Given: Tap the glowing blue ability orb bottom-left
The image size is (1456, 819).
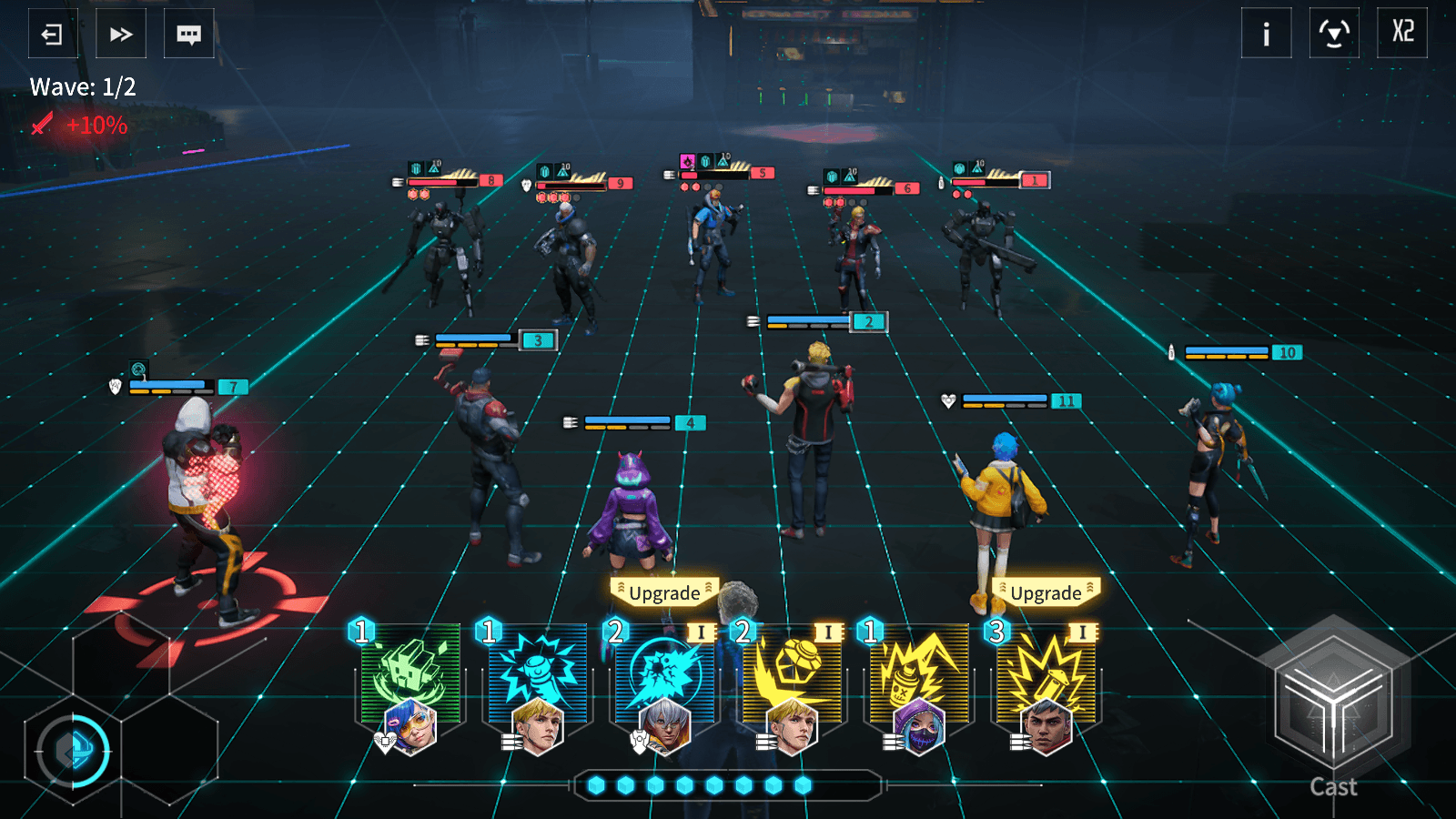Looking at the screenshot, I should (x=76, y=751).
